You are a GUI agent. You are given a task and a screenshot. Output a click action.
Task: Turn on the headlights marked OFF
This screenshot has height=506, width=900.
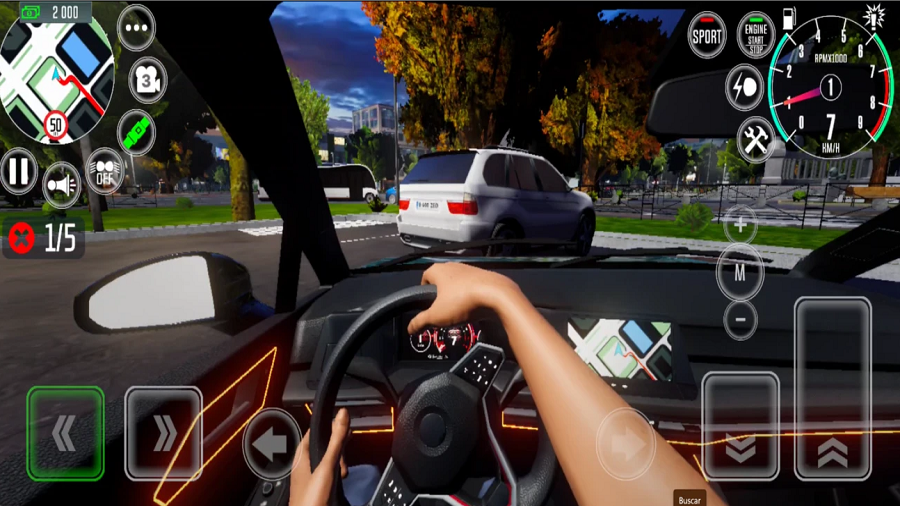pyautogui.click(x=104, y=171)
